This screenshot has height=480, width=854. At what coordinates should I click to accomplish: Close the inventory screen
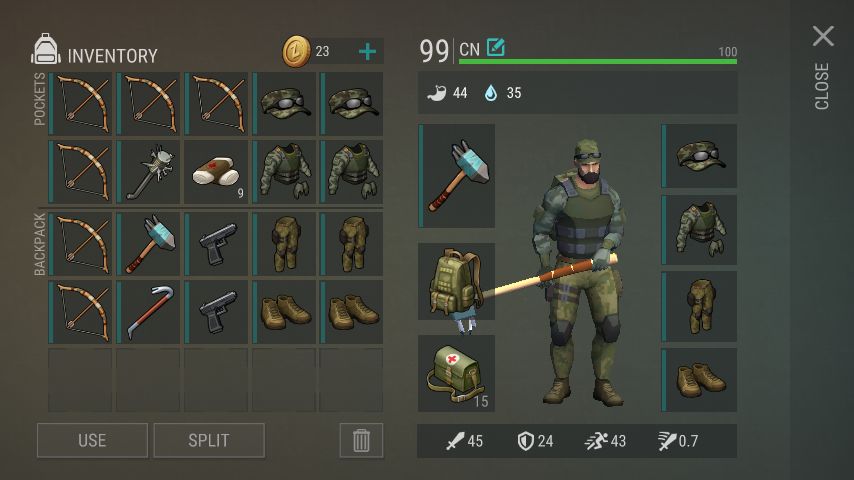click(823, 38)
